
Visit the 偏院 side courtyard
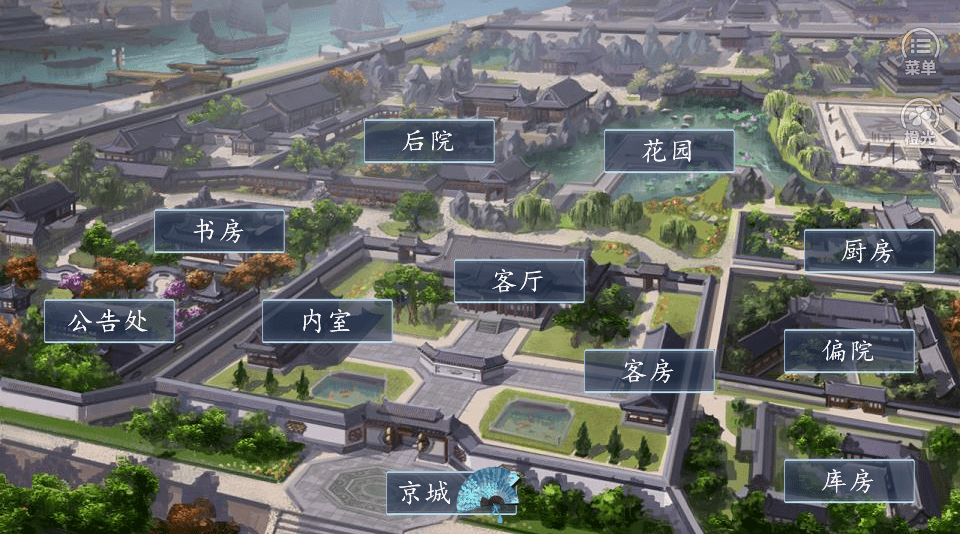(848, 351)
